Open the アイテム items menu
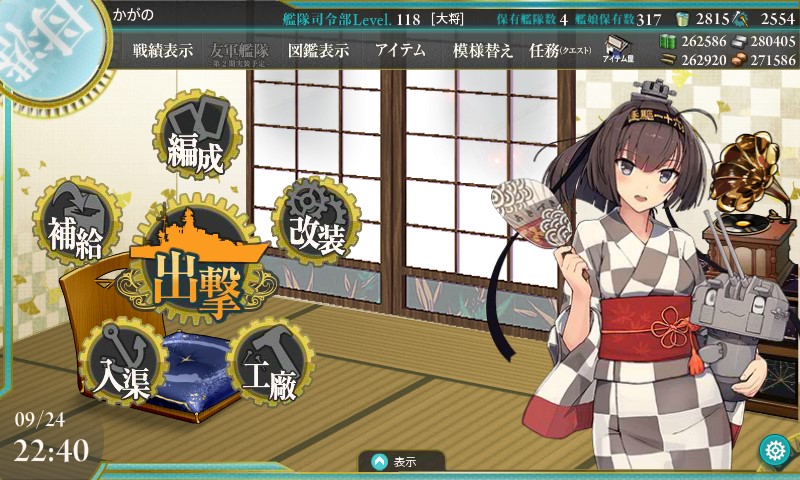Image resolution: width=800 pixels, height=480 pixels. (x=400, y=51)
